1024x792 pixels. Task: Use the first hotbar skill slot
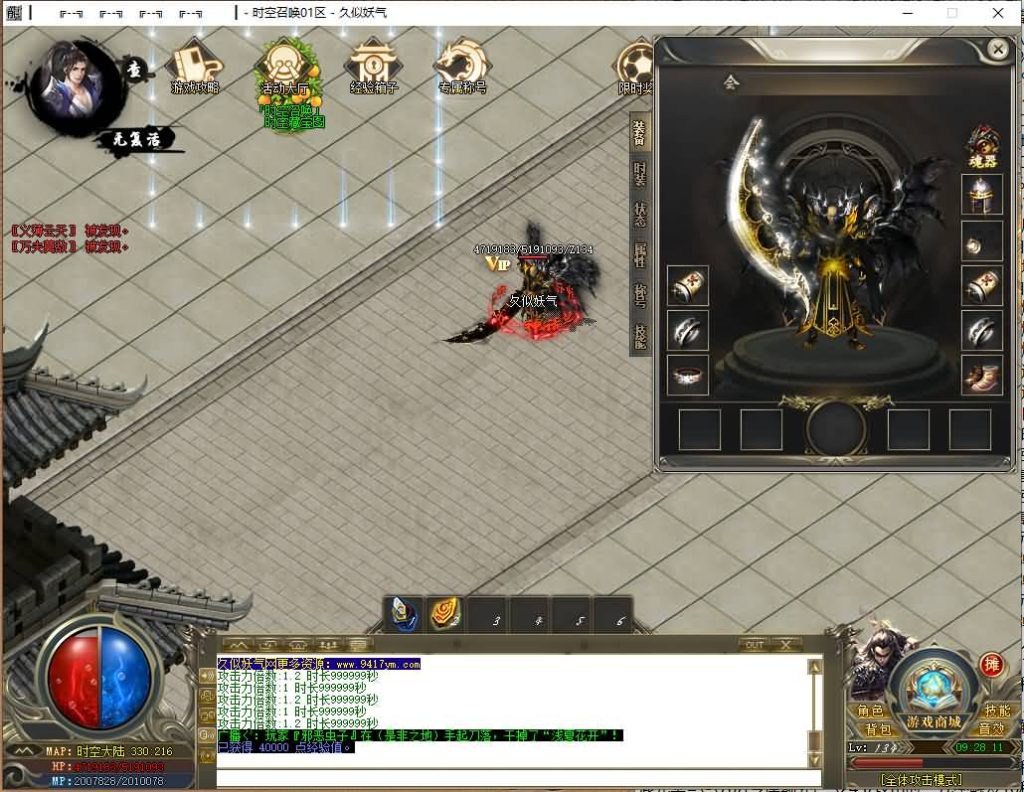[x=405, y=614]
